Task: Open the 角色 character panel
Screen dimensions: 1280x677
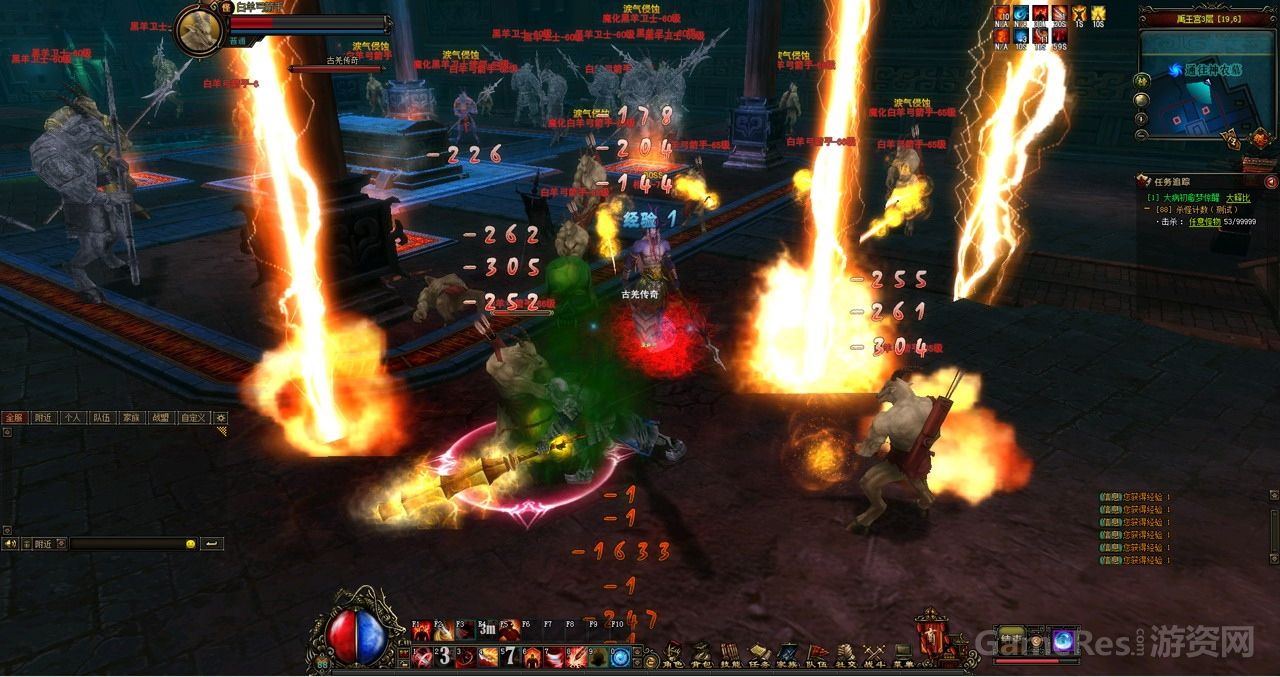Action: 674,656
